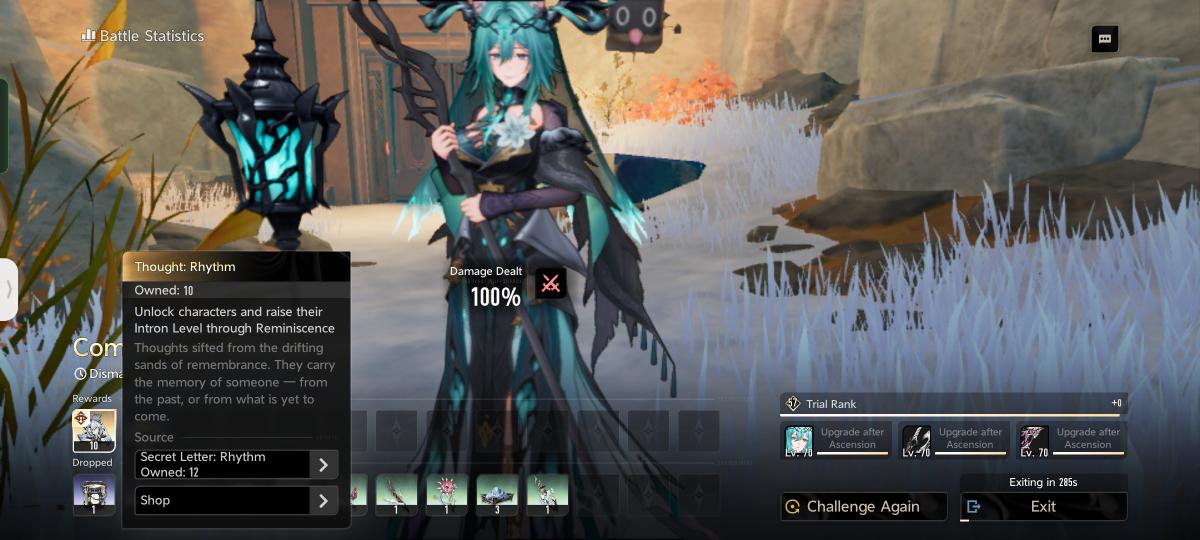Expand the left side panel arrow
The image size is (1200, 540).
[x=9, y=290]
